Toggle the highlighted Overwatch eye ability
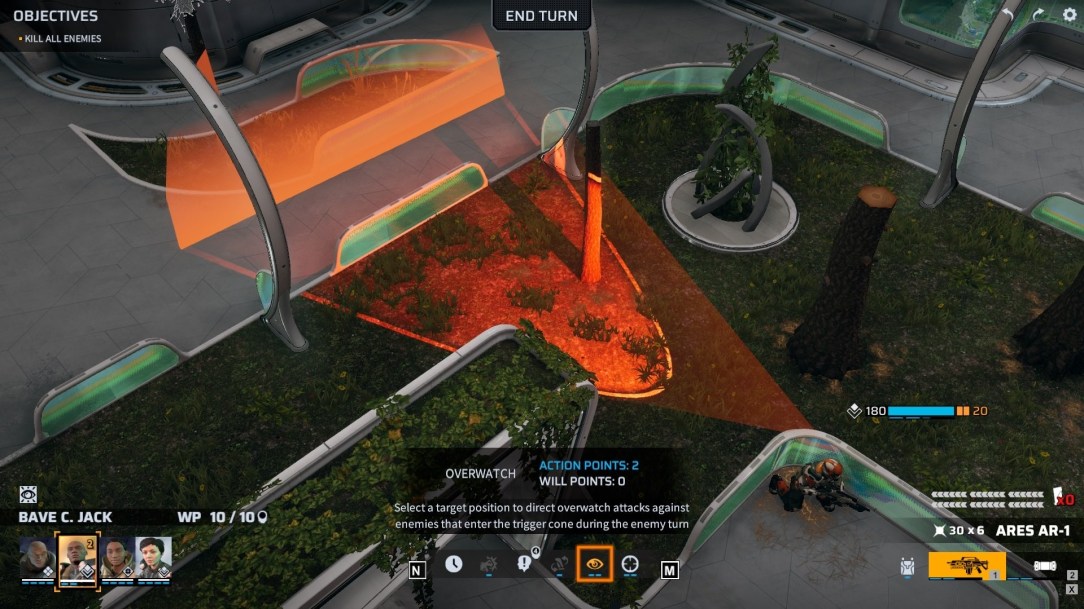 pyautogui.click(x=595, y=564)
